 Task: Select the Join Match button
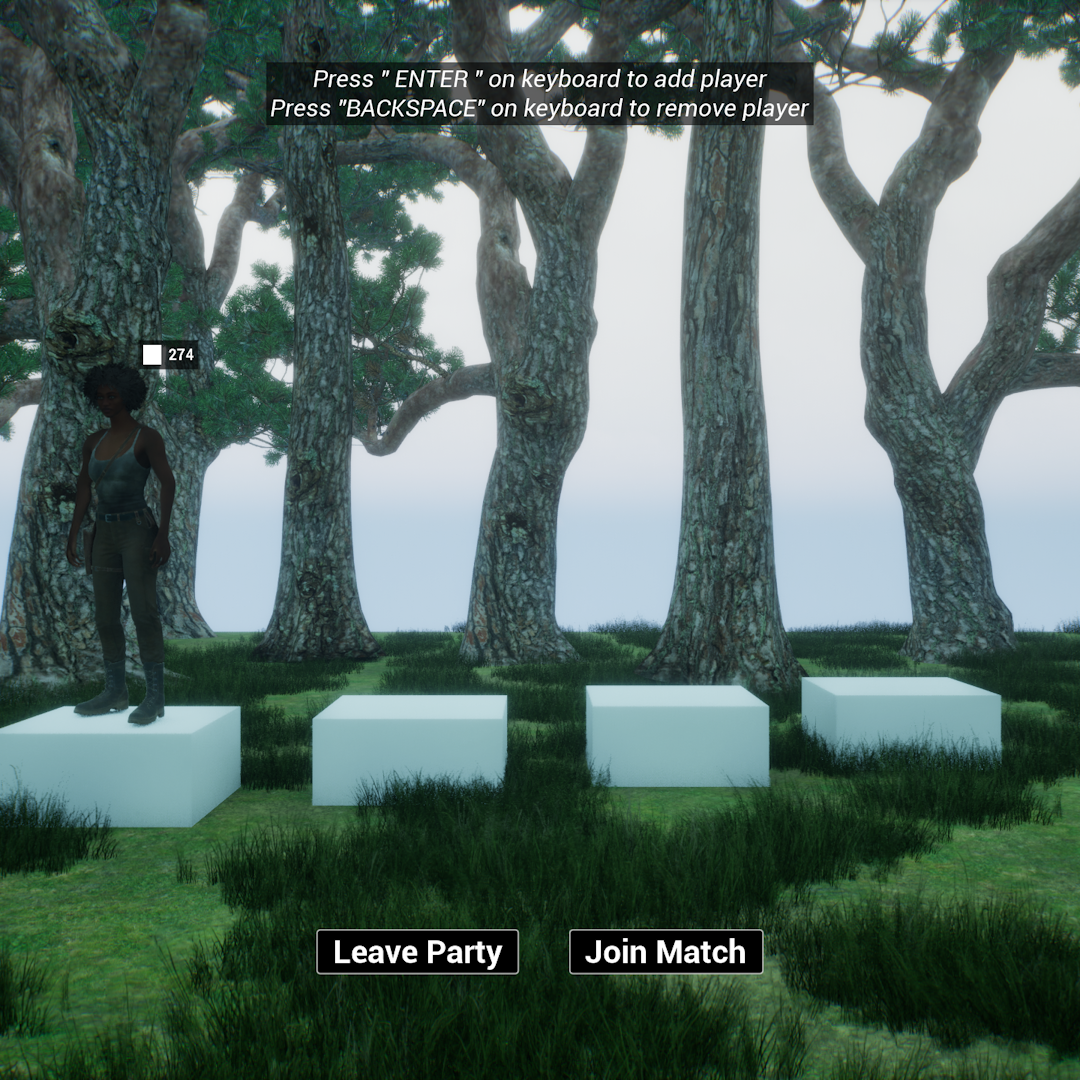coord(665,952)
